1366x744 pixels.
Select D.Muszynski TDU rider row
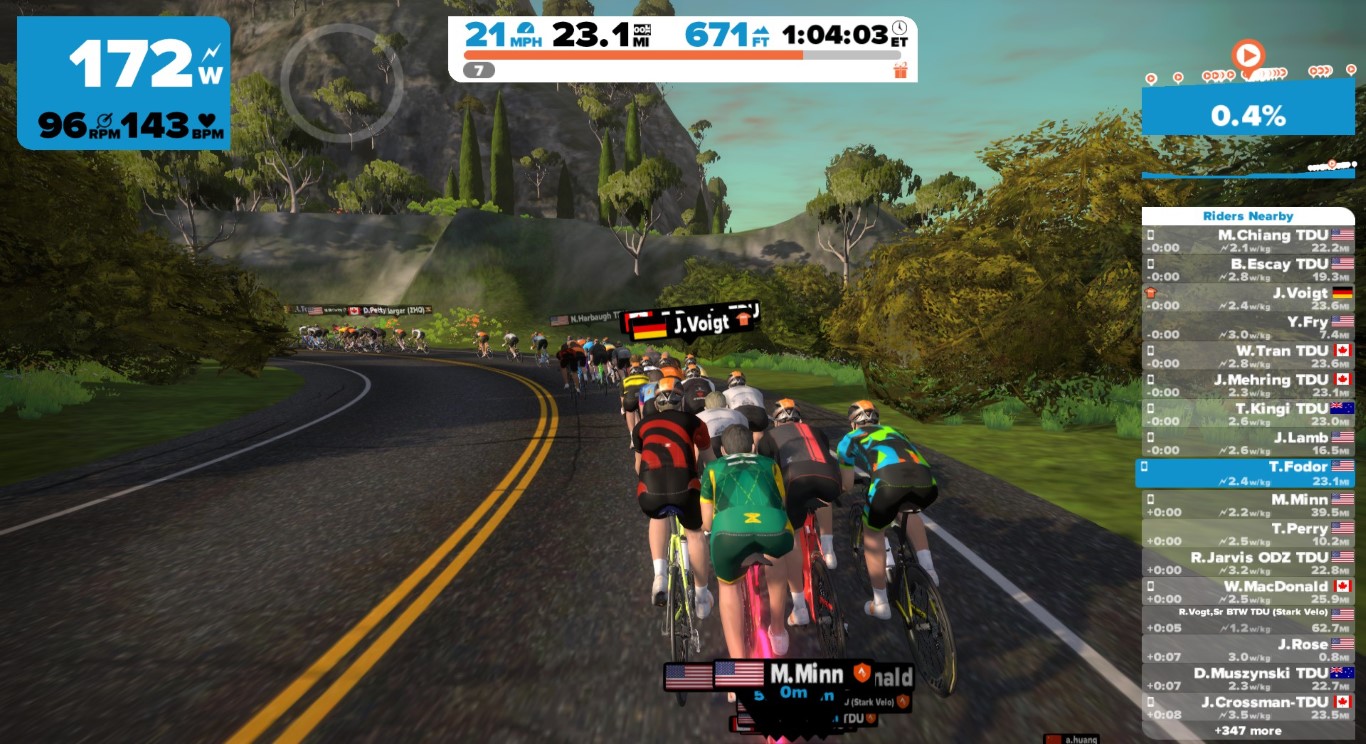click(x=1248, y=679)
